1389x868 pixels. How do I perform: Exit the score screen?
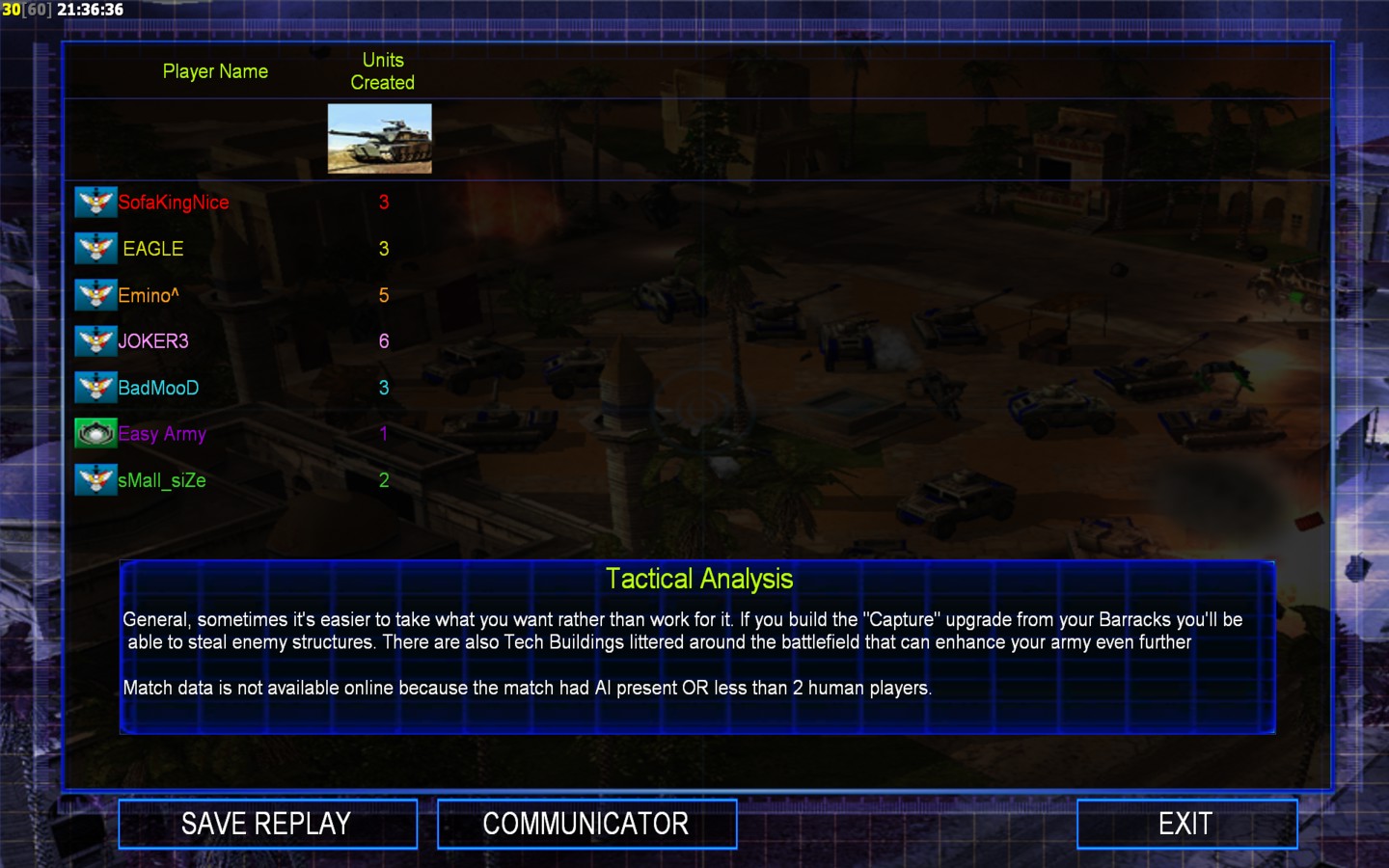coord(1186,824)
